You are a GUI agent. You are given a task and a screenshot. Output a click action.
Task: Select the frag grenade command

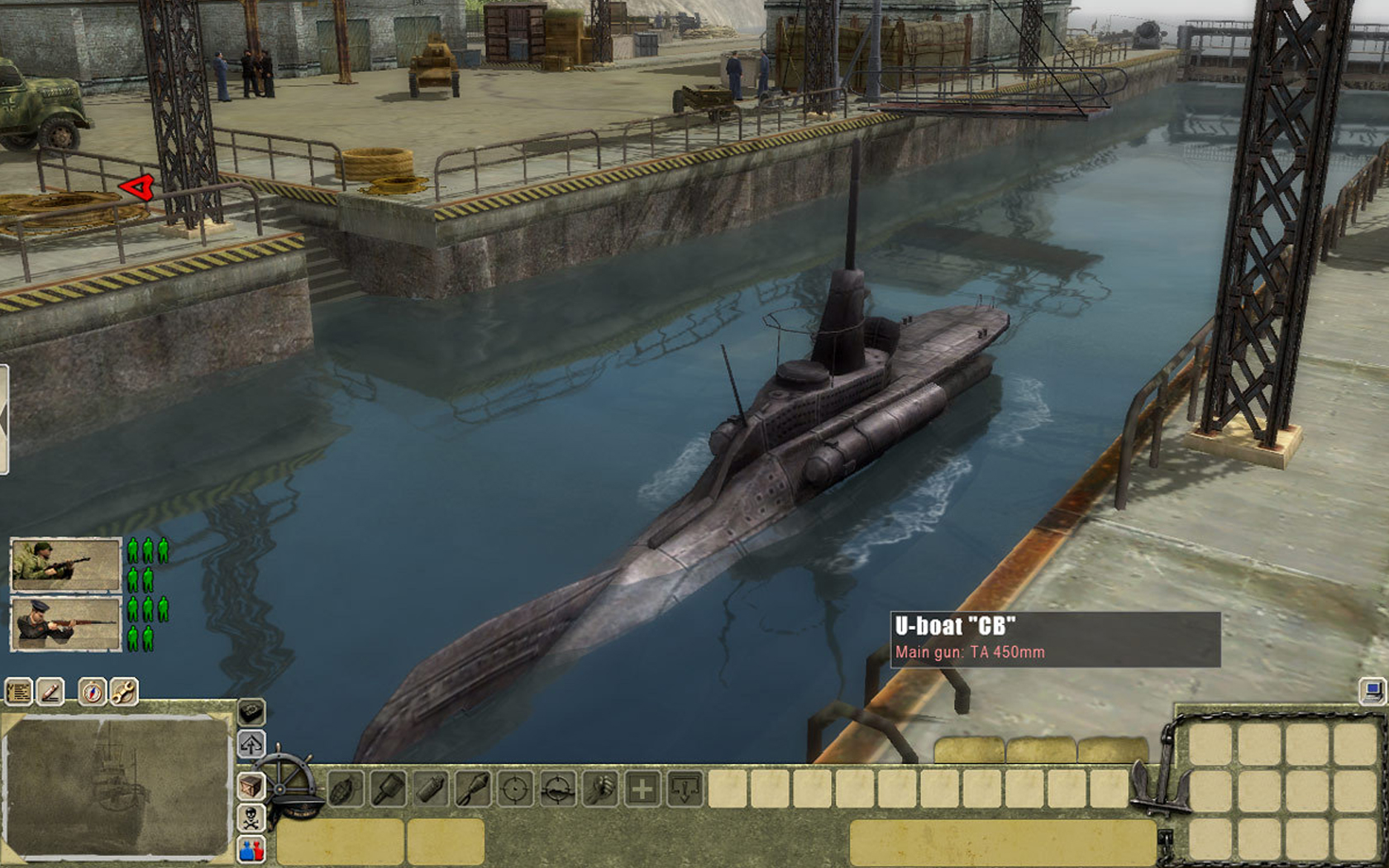click(346, 789)
